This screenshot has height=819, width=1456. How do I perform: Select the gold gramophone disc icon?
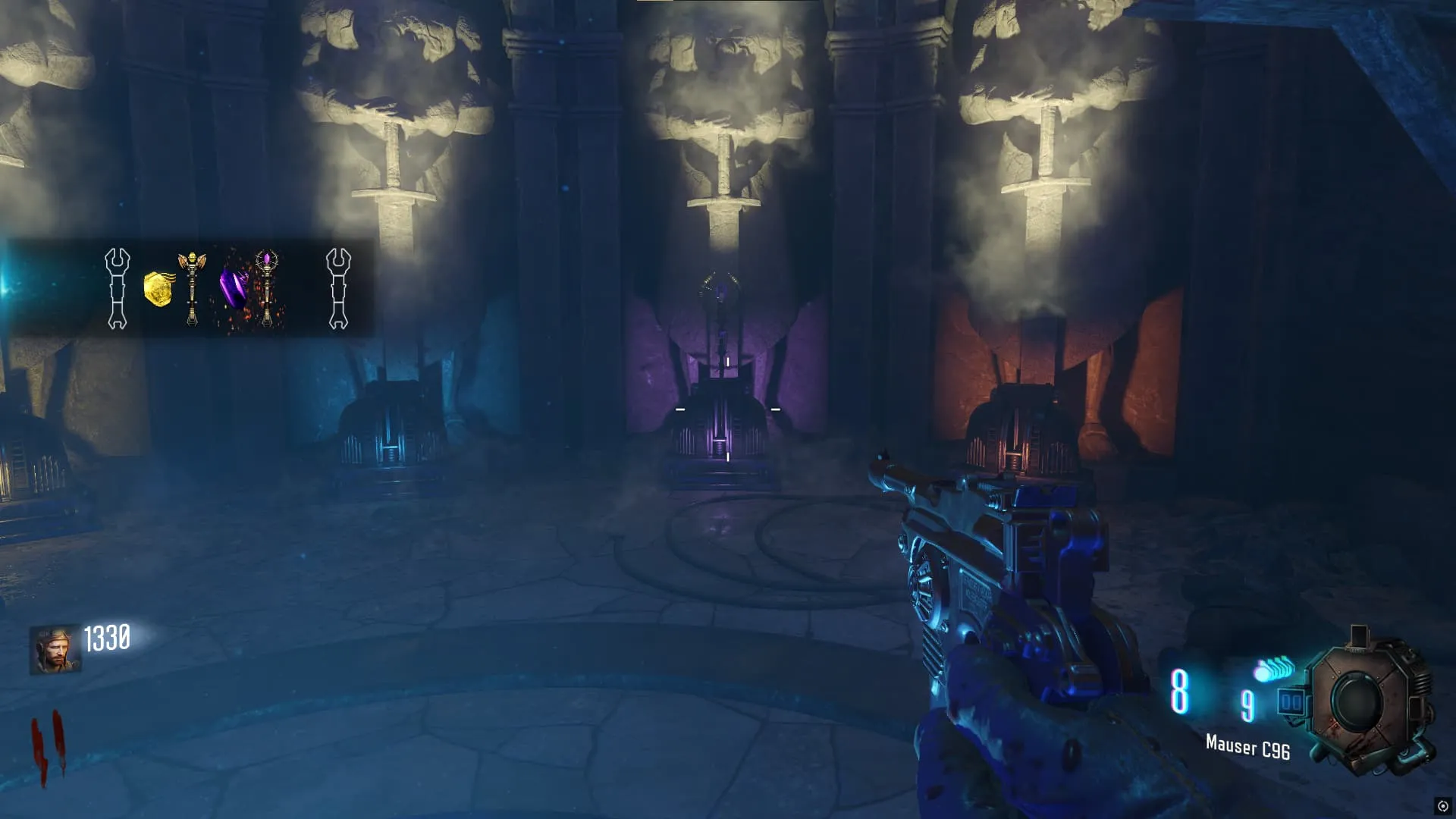(x=158, y=289)
